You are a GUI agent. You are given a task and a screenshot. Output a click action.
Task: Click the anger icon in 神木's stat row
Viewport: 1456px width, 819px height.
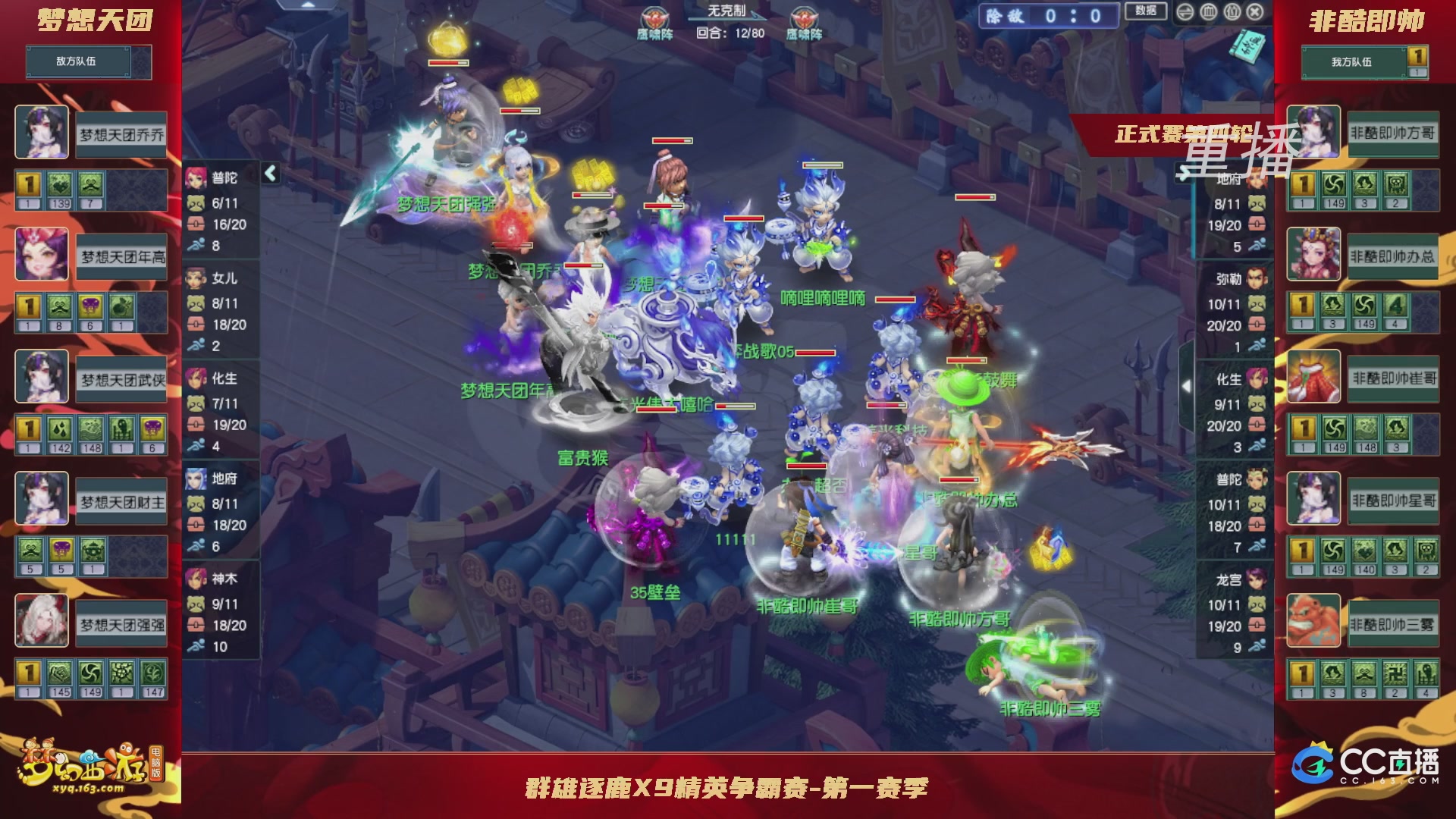[197, 605]
